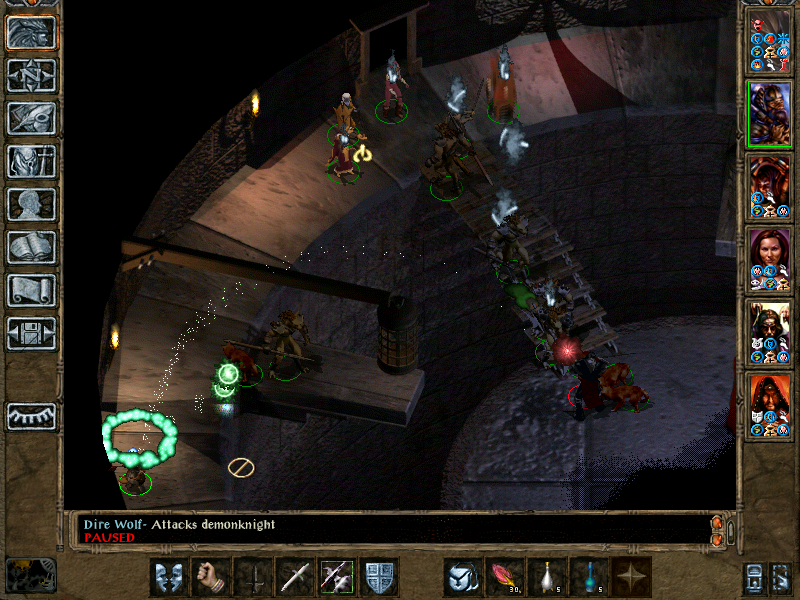Screen dimensions: 800x600
Task: Show the character record bust icon
Action: [x=32, y=204]
